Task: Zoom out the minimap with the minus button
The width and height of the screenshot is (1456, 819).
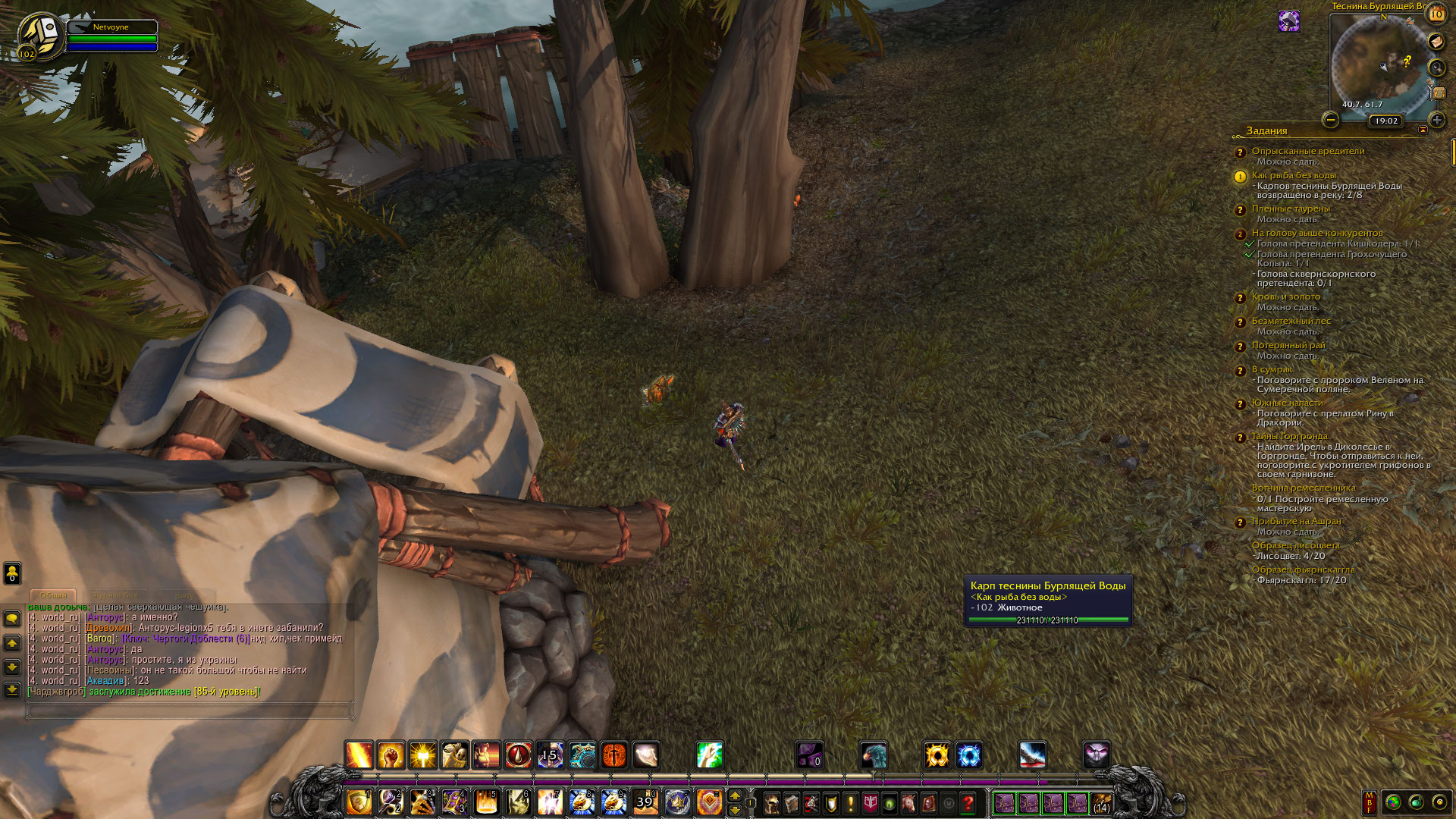Action: tap(1330, 120)
